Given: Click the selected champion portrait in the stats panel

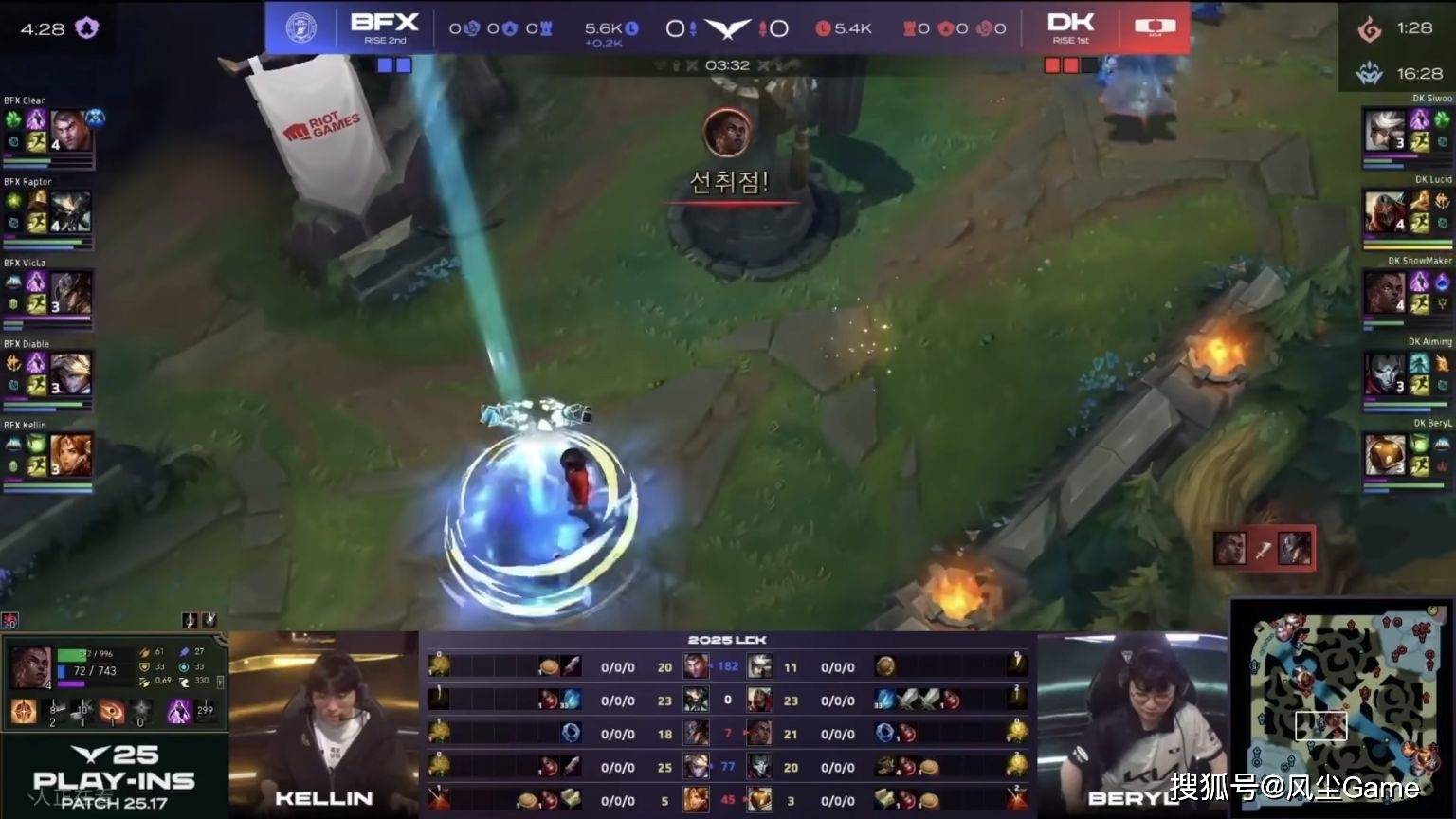Looking at the screenshot, I should (30, 667).
